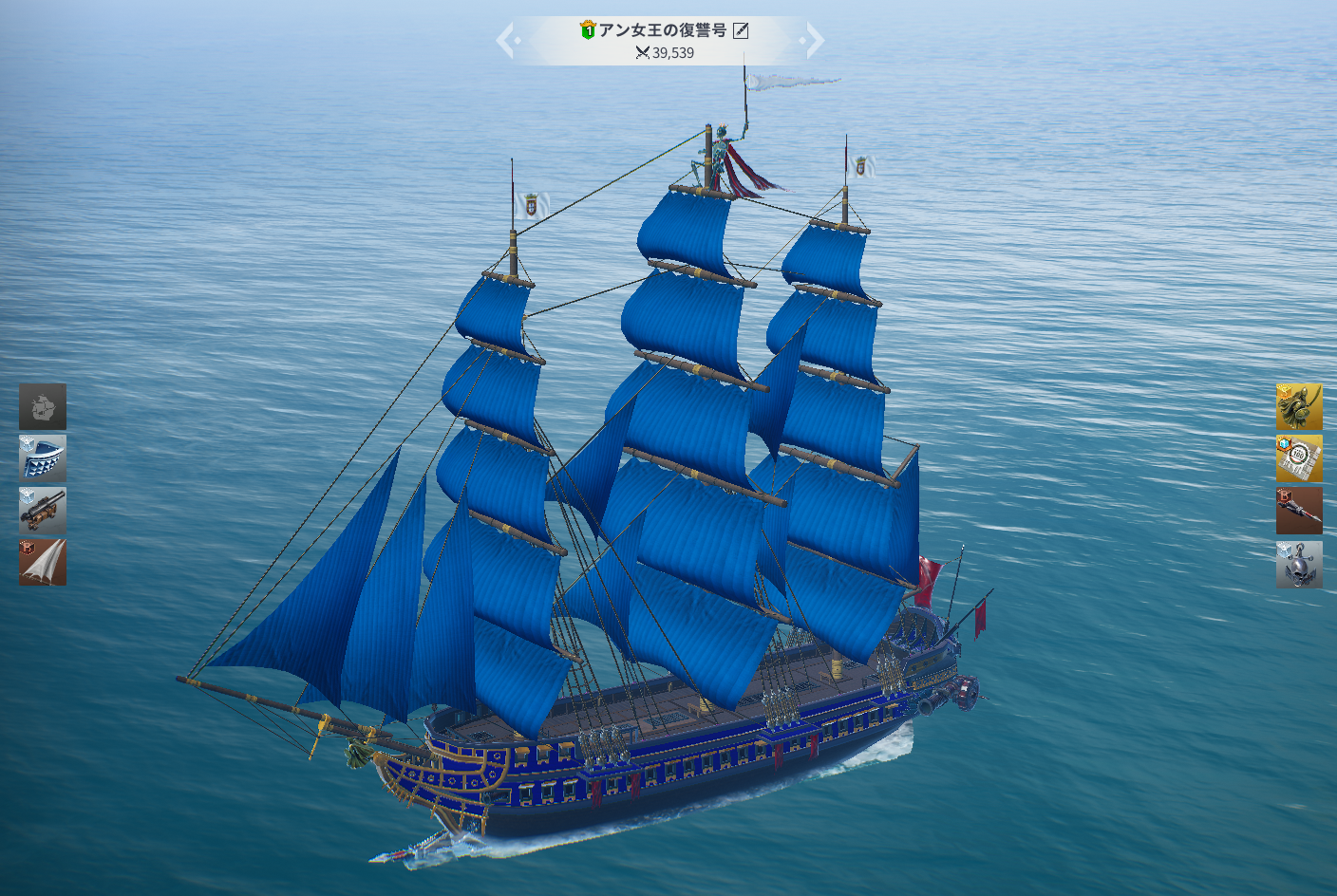Select the greyed-out ship silhouette slot

(43, 407)
